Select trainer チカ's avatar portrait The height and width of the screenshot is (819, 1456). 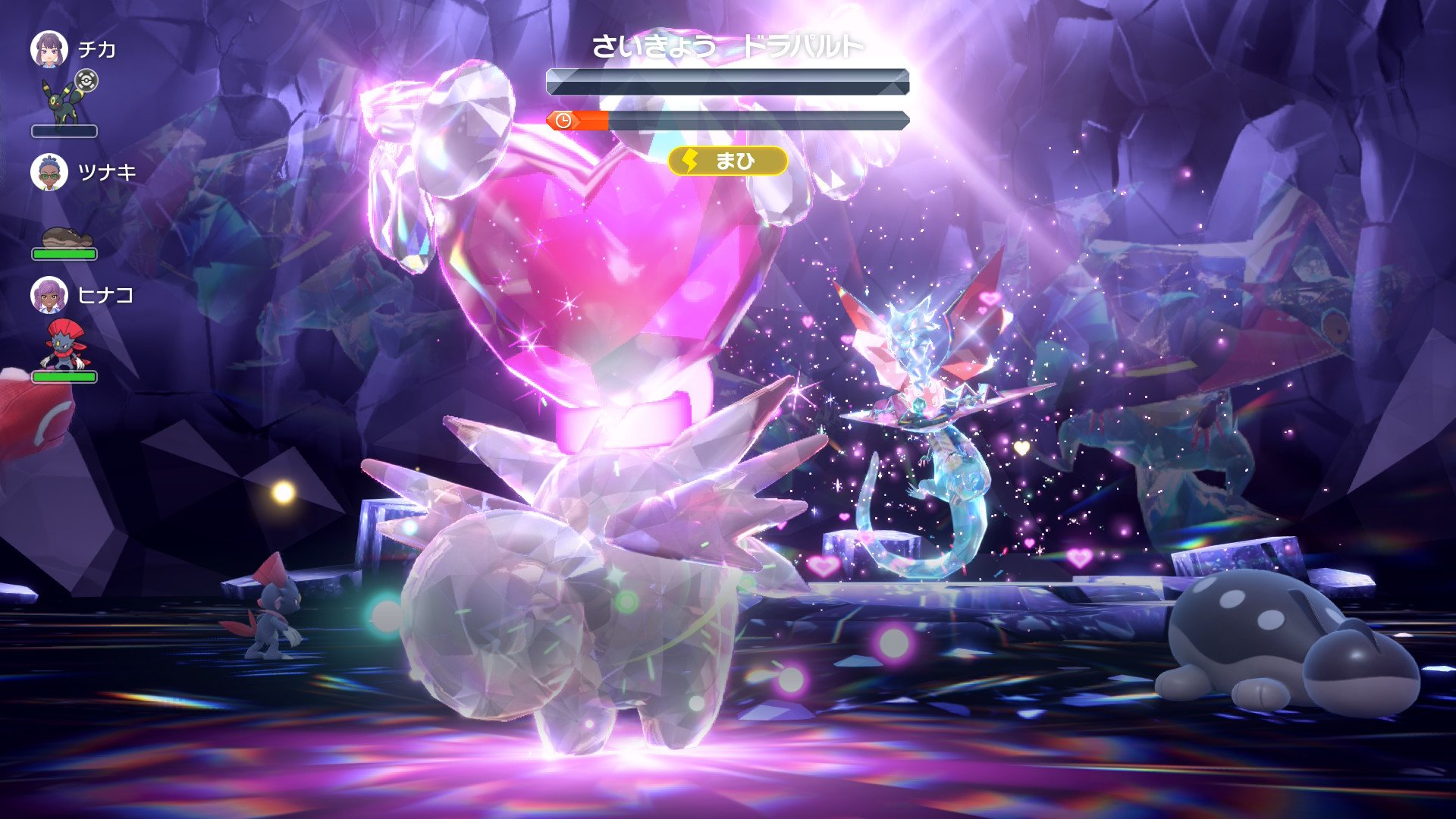(x=49, y=49)
